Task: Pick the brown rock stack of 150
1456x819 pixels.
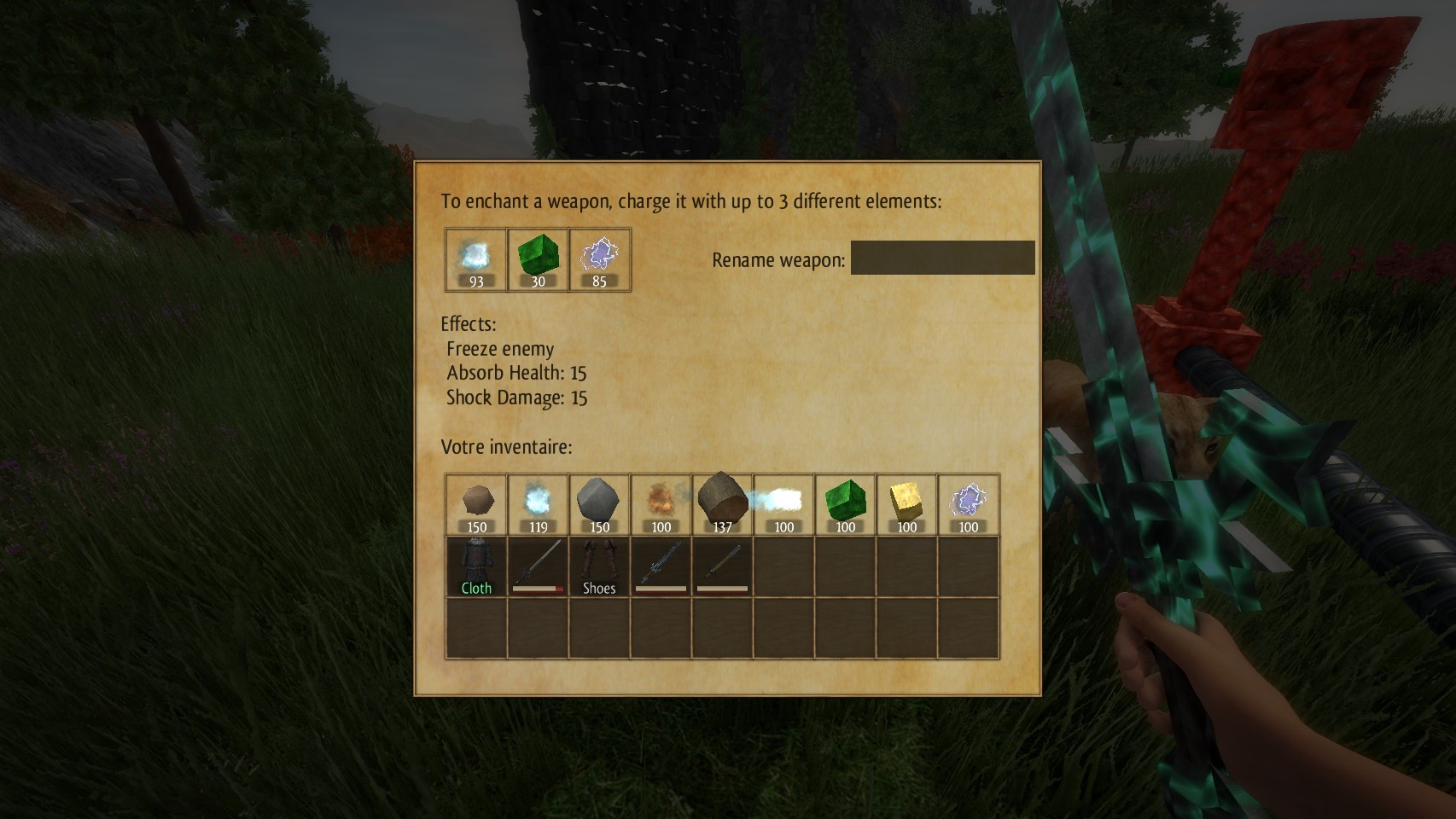Action: coord(476,505)
